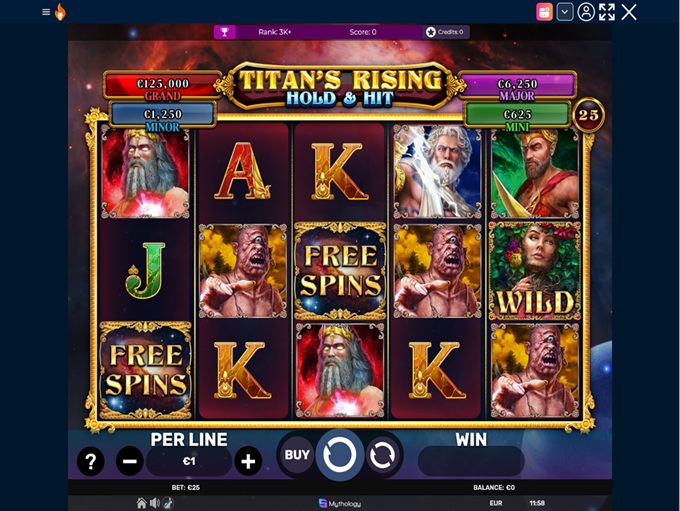
Task: Spin the reels with the center button
Action: [x=340, y=455]
